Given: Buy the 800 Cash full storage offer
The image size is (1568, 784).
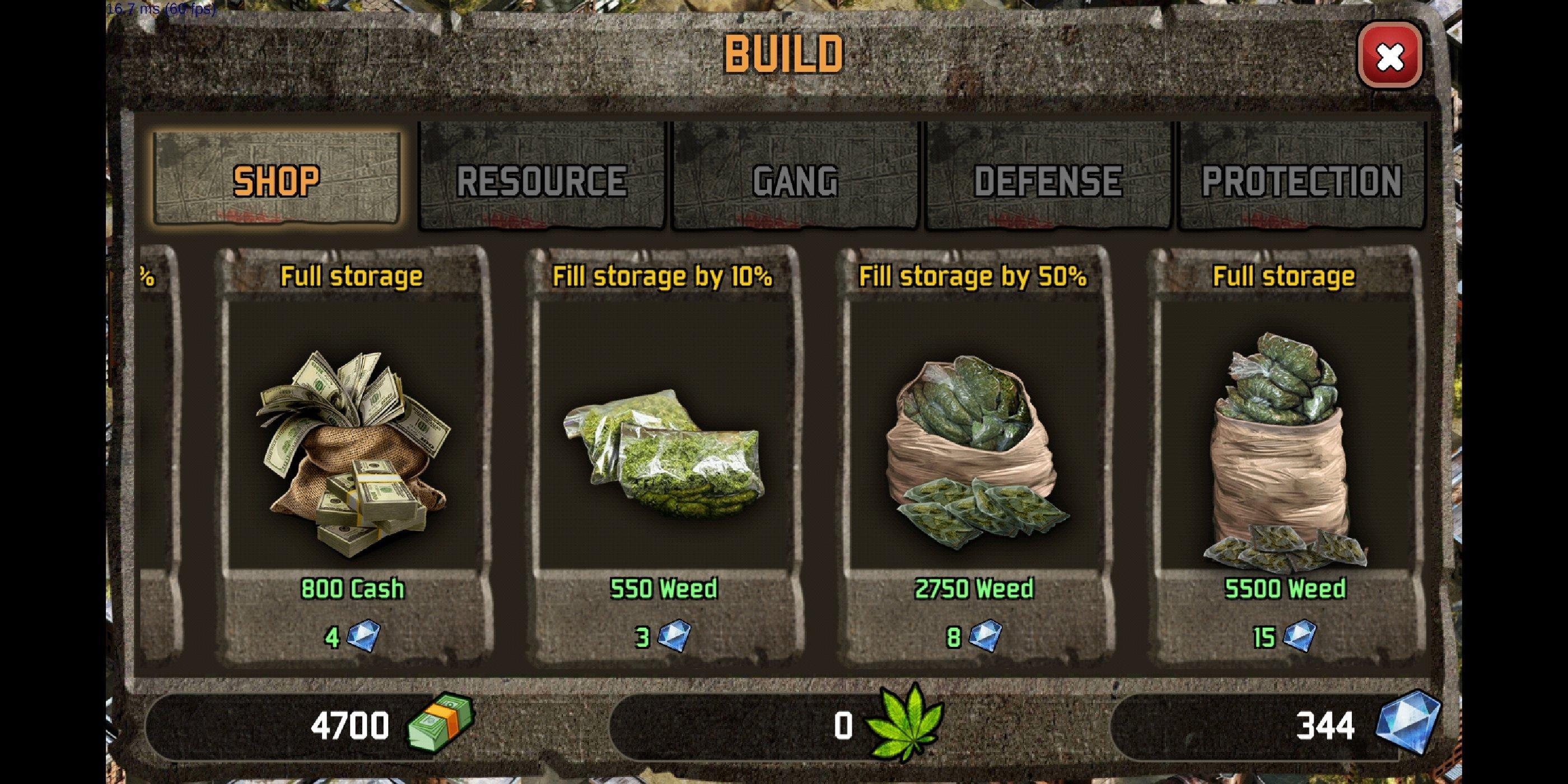Looking at the screenshot, I should [x=353, y=456].
